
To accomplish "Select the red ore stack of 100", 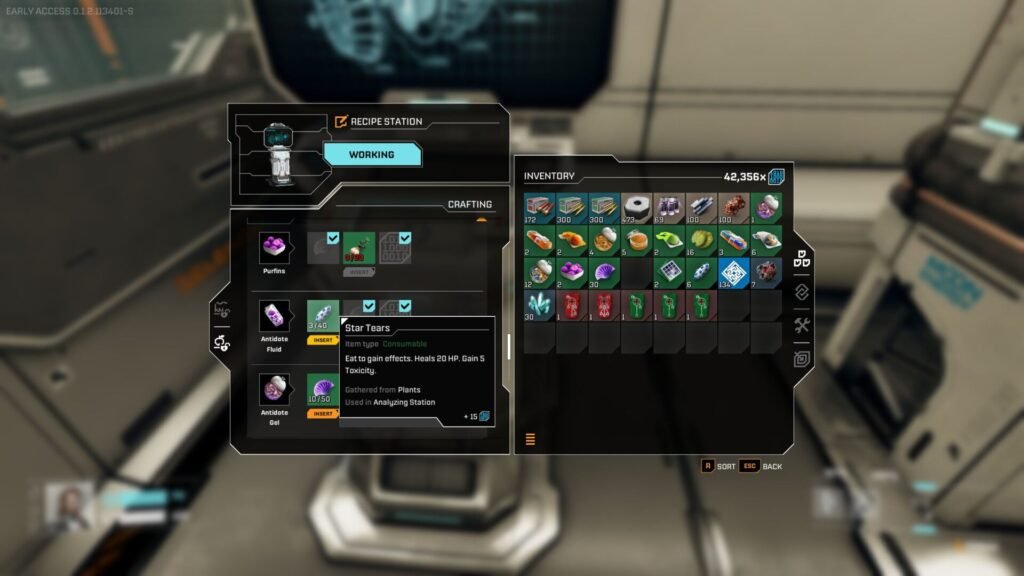I will pos(733,208).
